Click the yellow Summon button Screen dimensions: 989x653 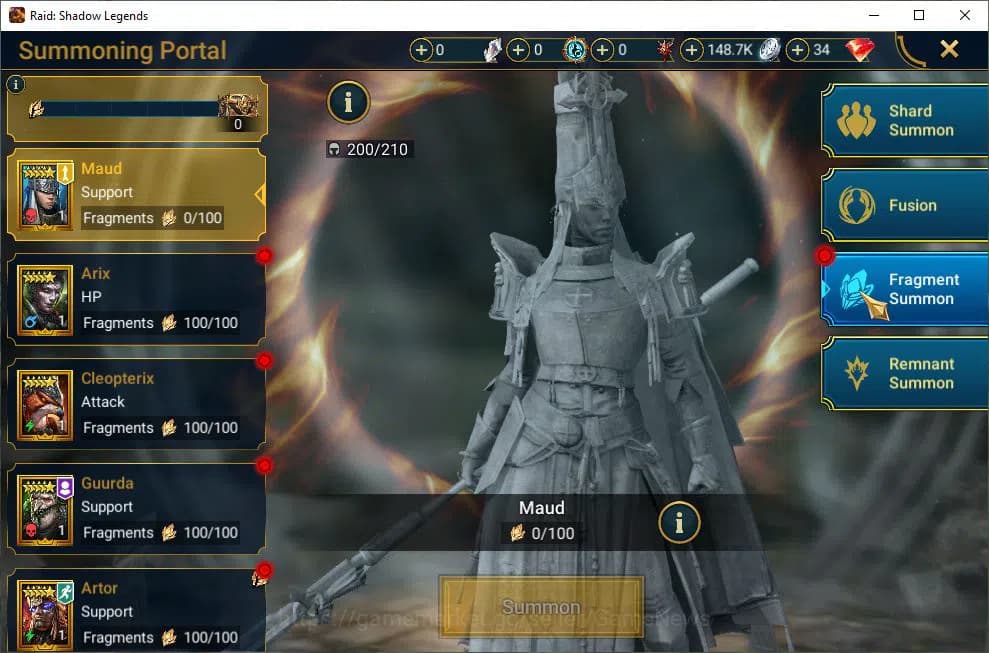541,607
